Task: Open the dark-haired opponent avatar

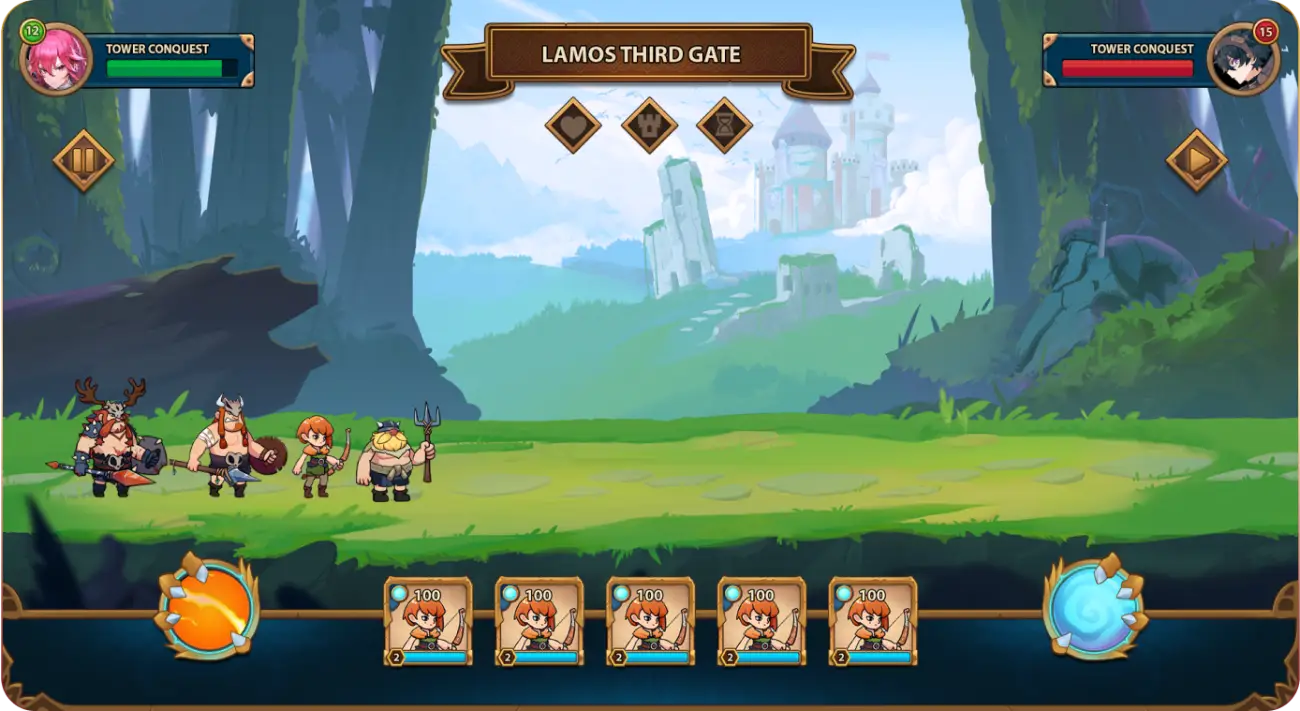Action: click(x=1242, y=59)
